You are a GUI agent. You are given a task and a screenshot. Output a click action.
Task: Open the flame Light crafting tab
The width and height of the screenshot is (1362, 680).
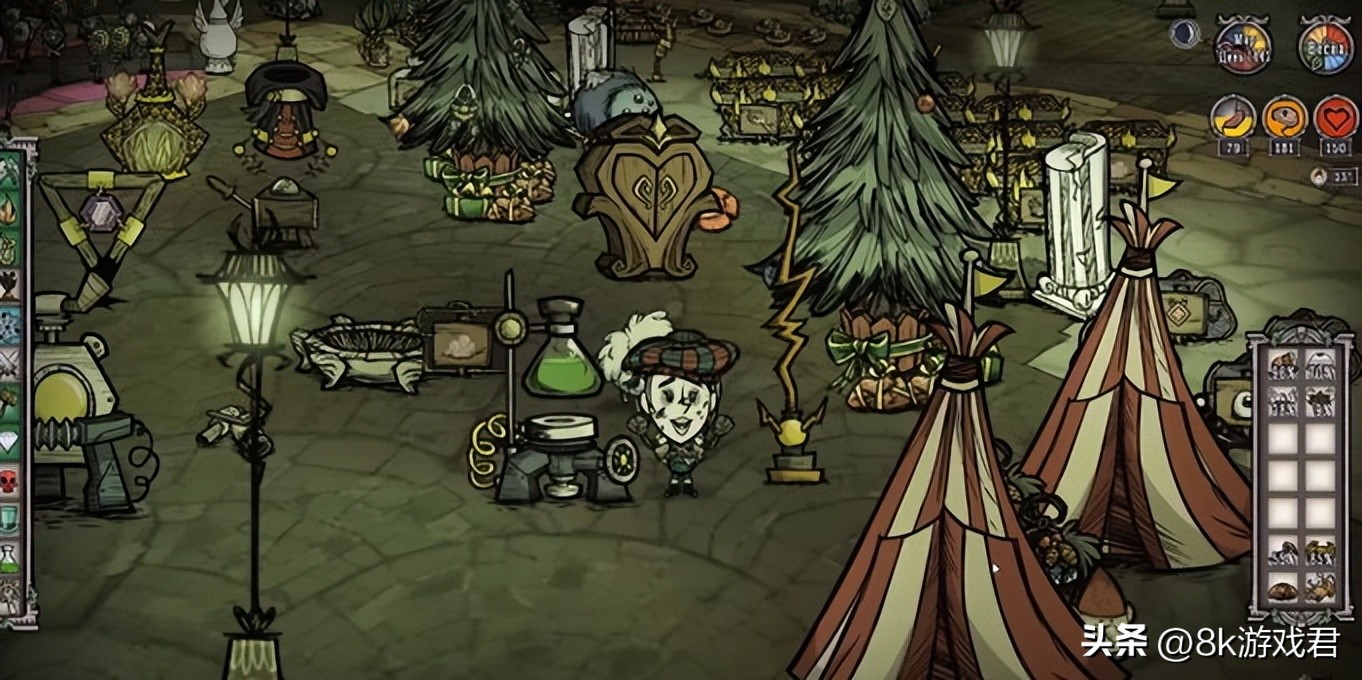click(10, 210)
